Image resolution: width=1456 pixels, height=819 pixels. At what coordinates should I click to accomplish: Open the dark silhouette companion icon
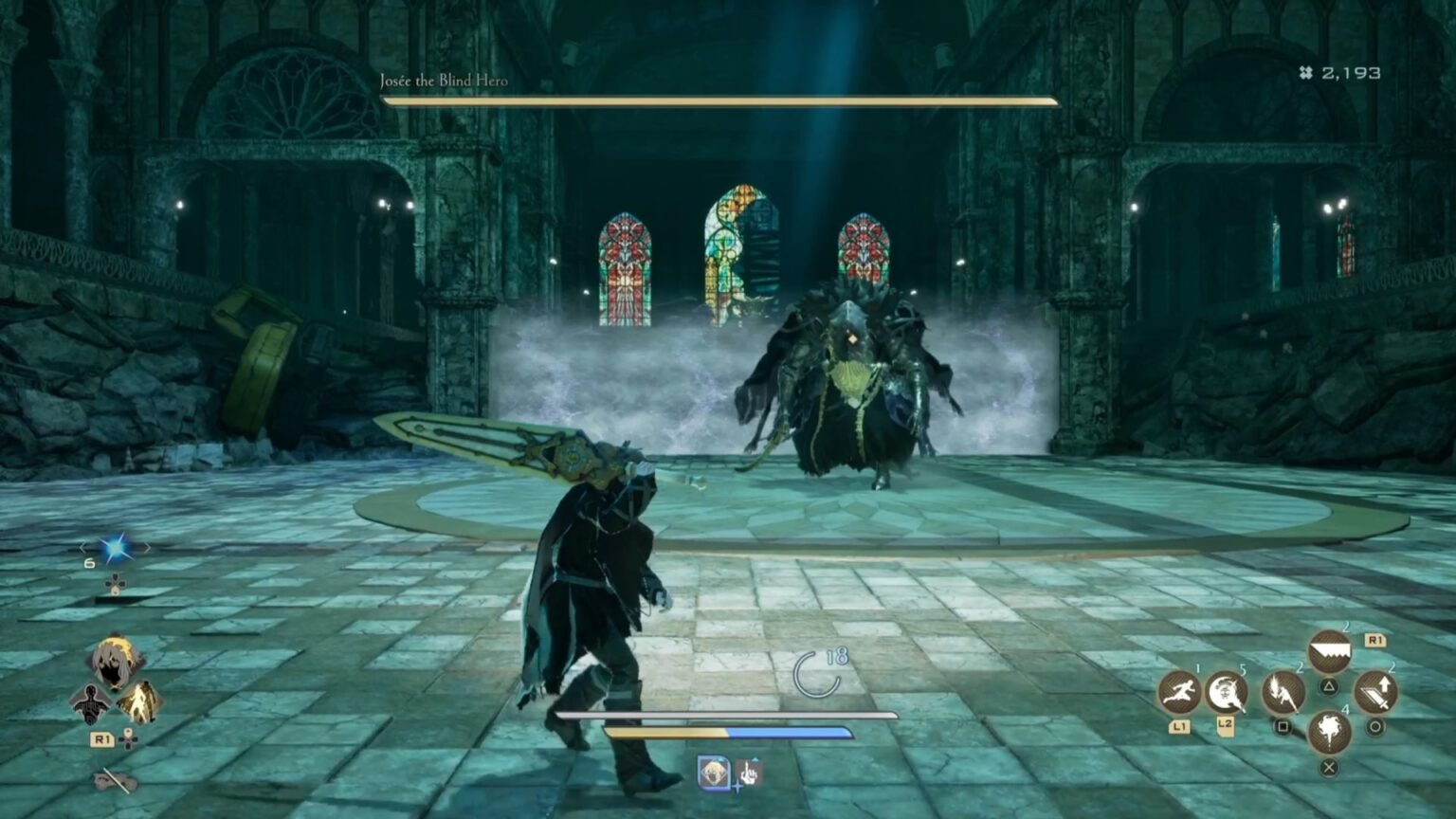(90, 704)
